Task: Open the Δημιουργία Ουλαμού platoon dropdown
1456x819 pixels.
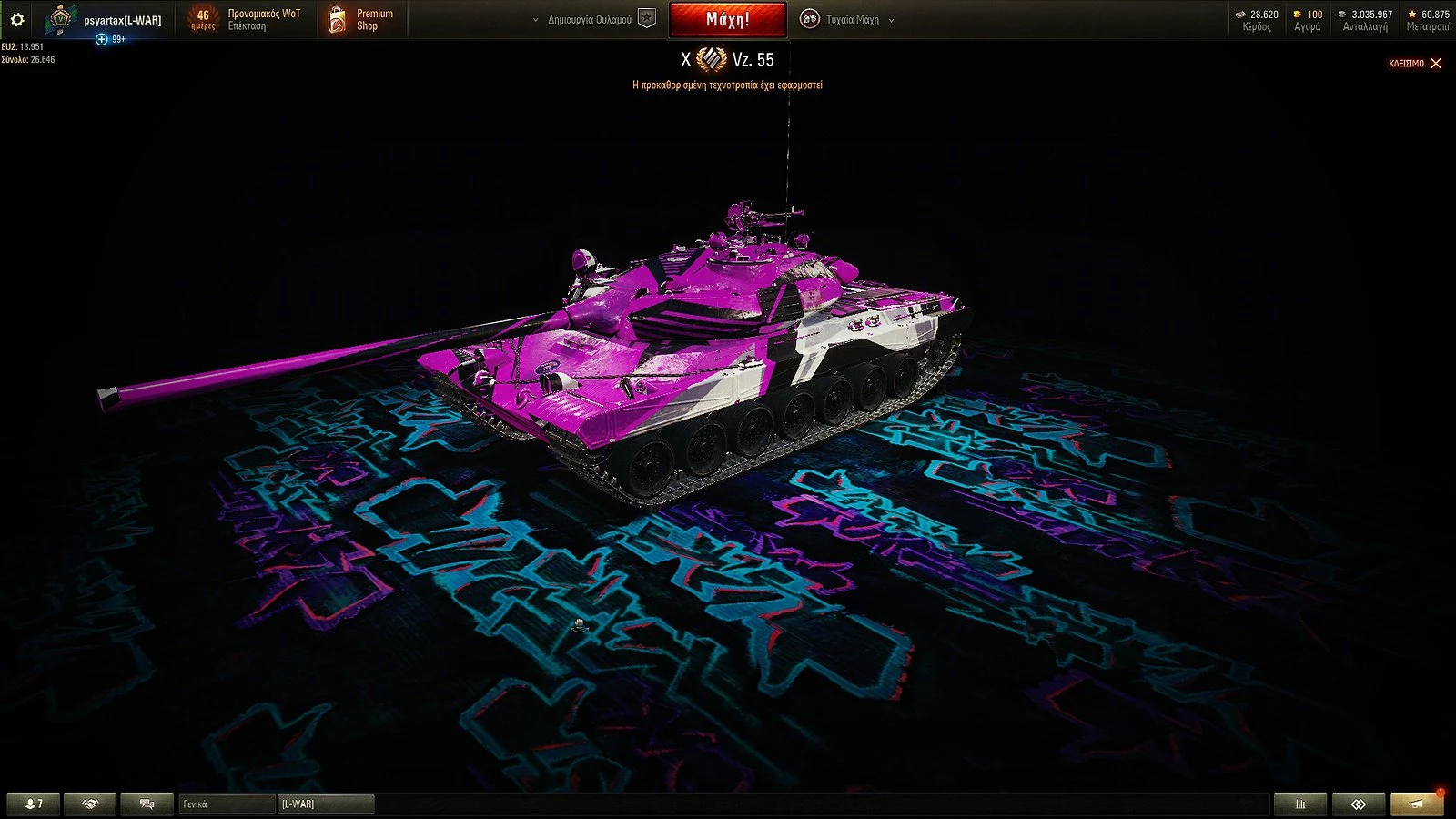Action: coord(591,18)
